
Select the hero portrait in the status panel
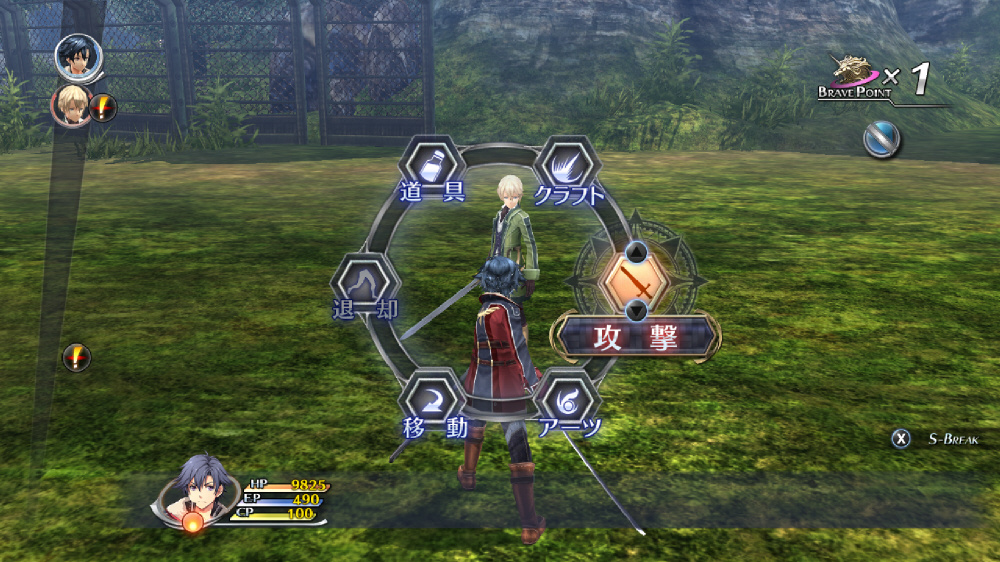click(197, 489)
